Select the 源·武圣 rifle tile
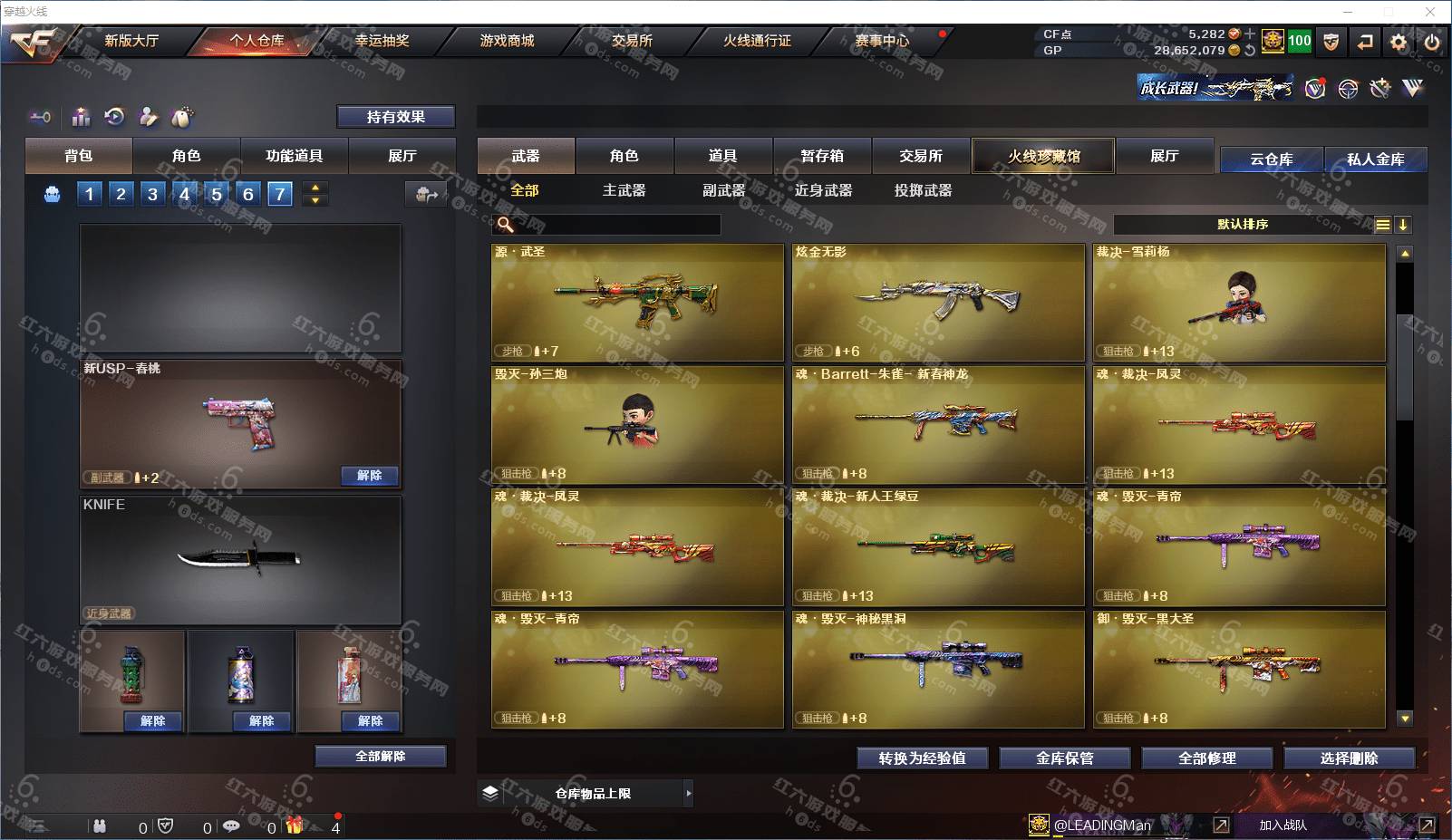1452x840 pixels. point(637,302)
